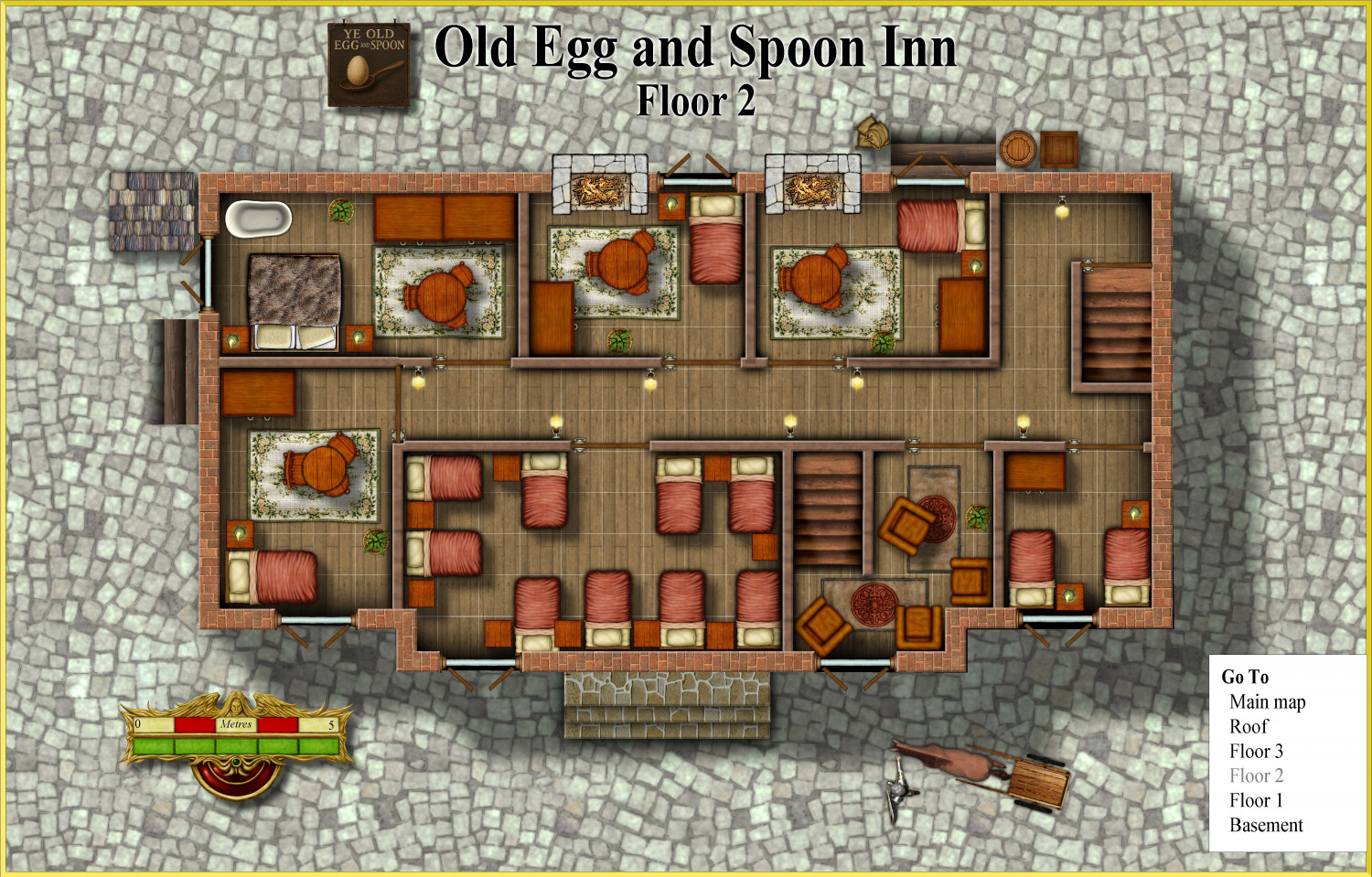1372x877 pixels.
Task: Select the greyed-out Floor 2 entry
Action: click(1256, 776)
